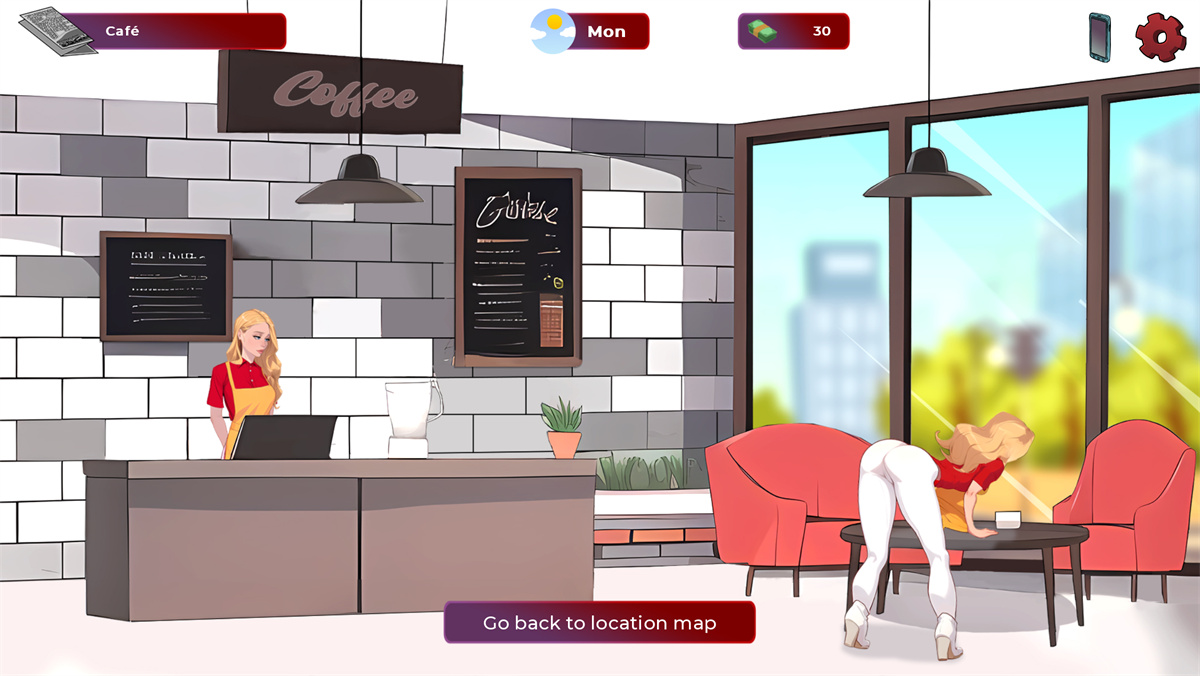Screen dimensions: 1200x676
Task: Open the red gear settings
Action: coord(1160,36)
